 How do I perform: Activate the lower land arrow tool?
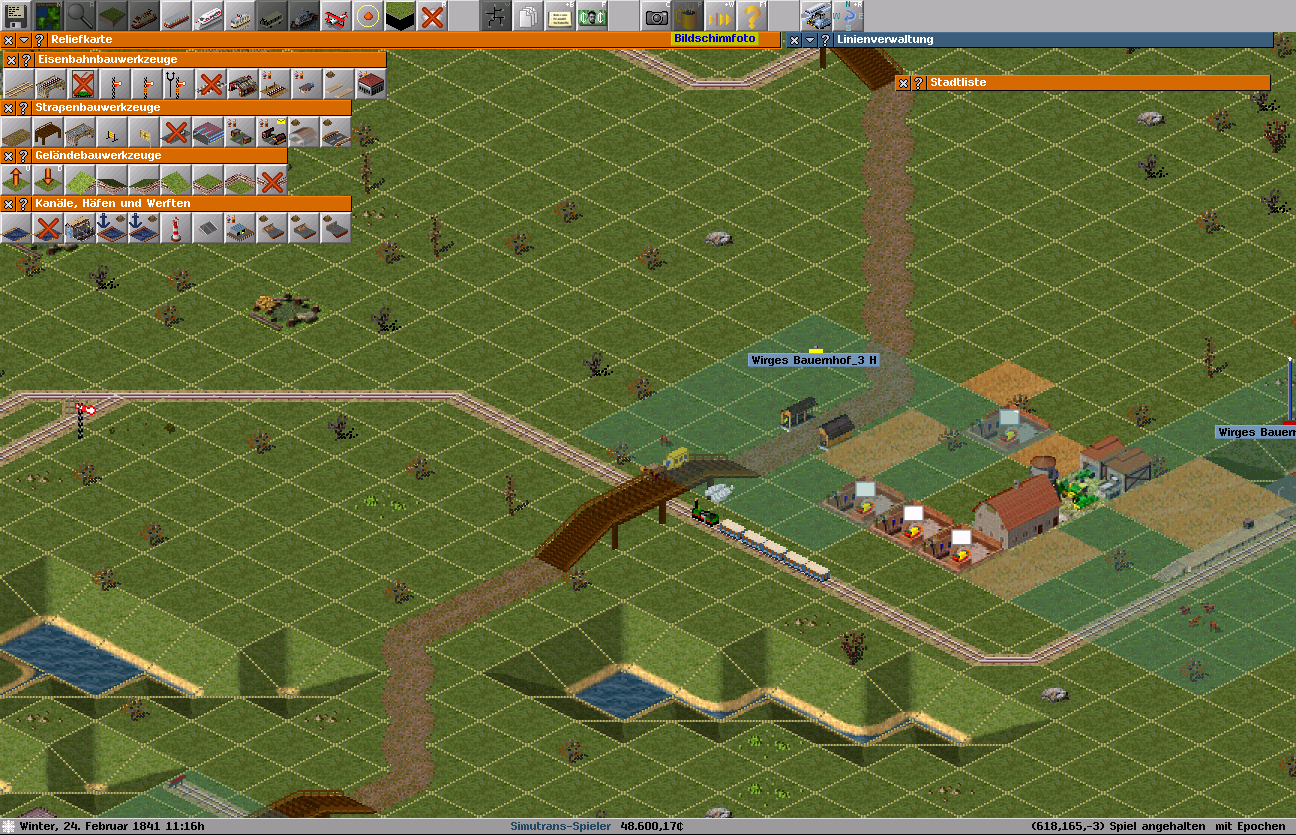coord(48,180)
